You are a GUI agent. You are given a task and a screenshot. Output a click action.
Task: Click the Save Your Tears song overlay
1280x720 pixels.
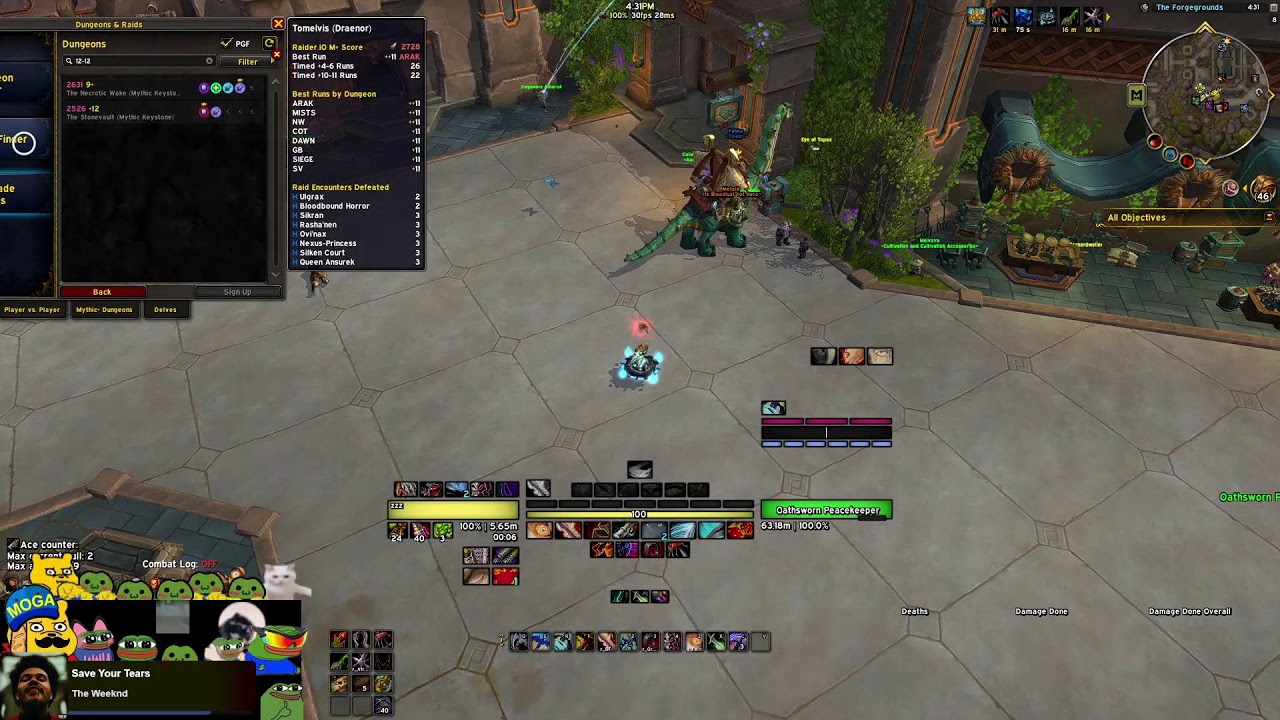(110, 684)
